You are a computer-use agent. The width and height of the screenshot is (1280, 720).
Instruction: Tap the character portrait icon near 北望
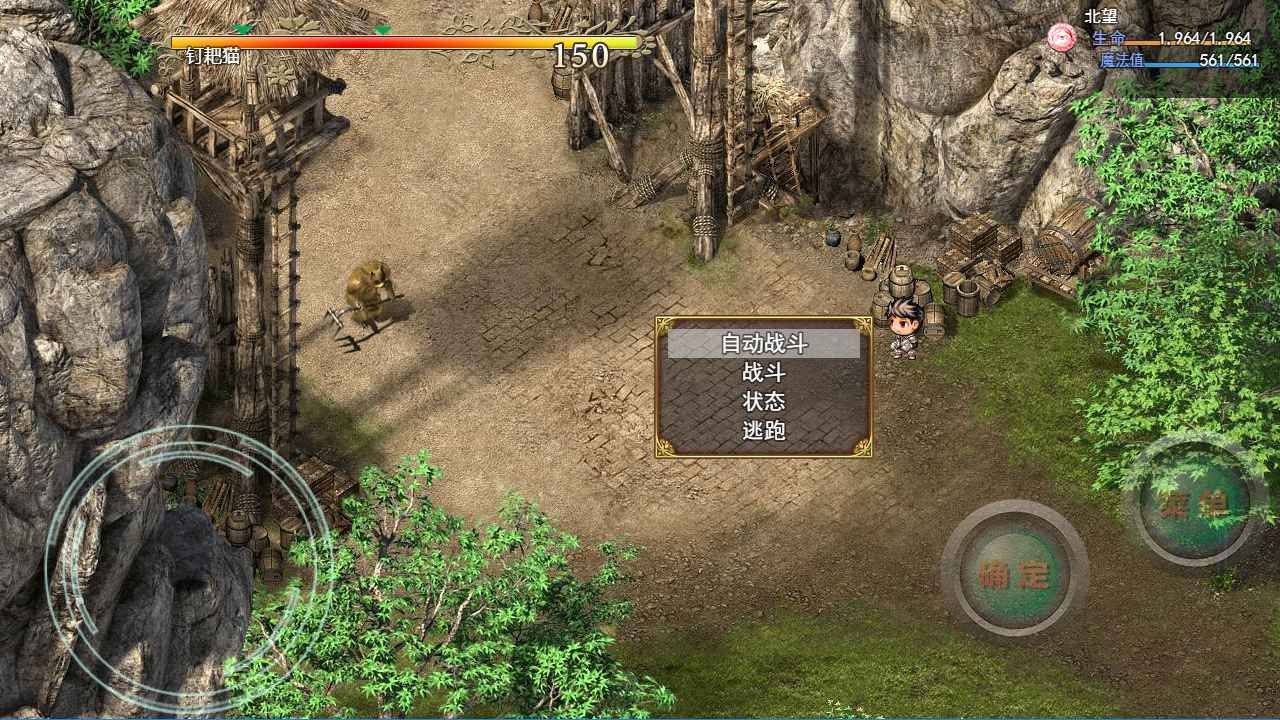pyautogui.click(x=1063, y=34)
